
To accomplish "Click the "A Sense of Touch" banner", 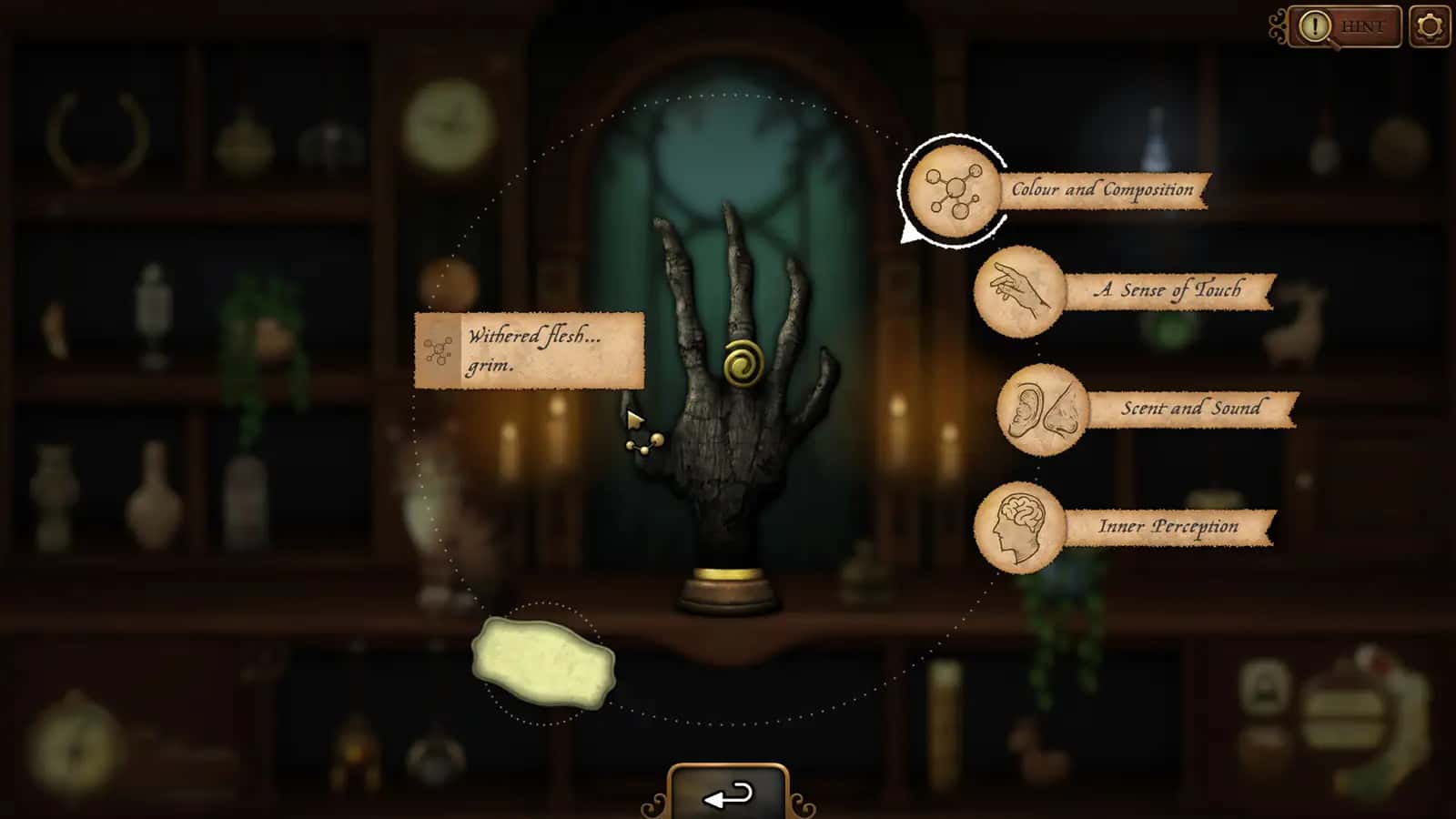I will tap(1168, 291).
